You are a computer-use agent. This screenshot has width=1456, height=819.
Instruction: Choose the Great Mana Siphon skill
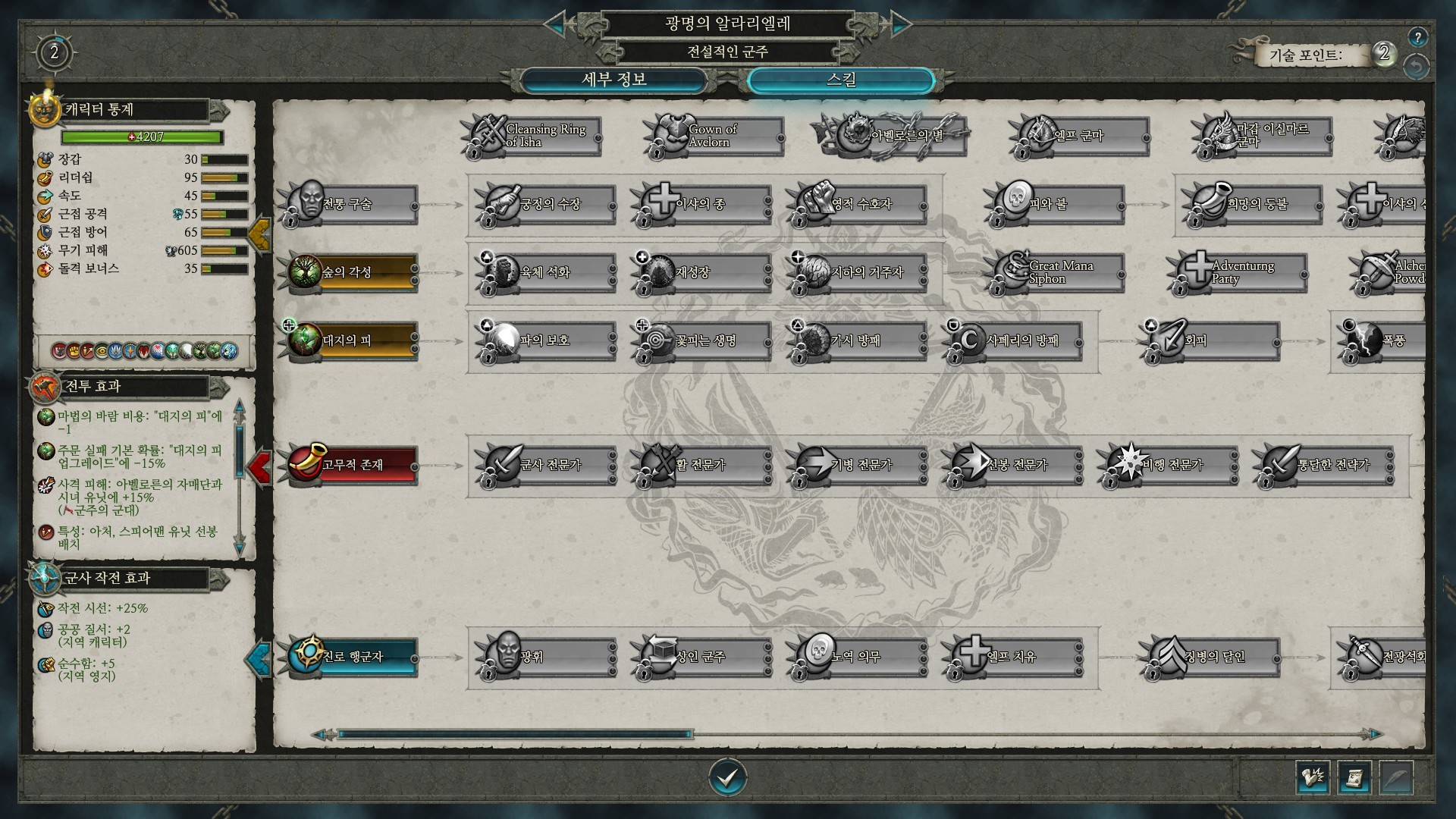click(x=1058, y=272)
